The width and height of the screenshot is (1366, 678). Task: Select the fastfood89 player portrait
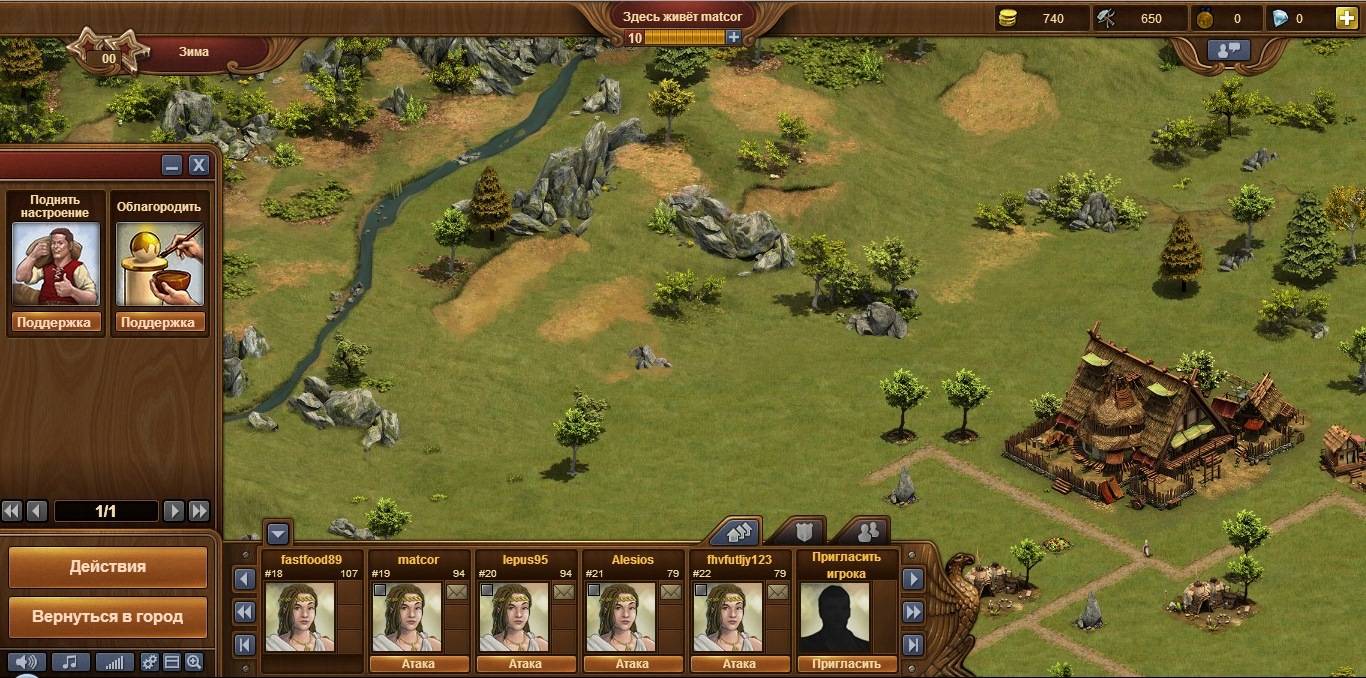[299, 617]
